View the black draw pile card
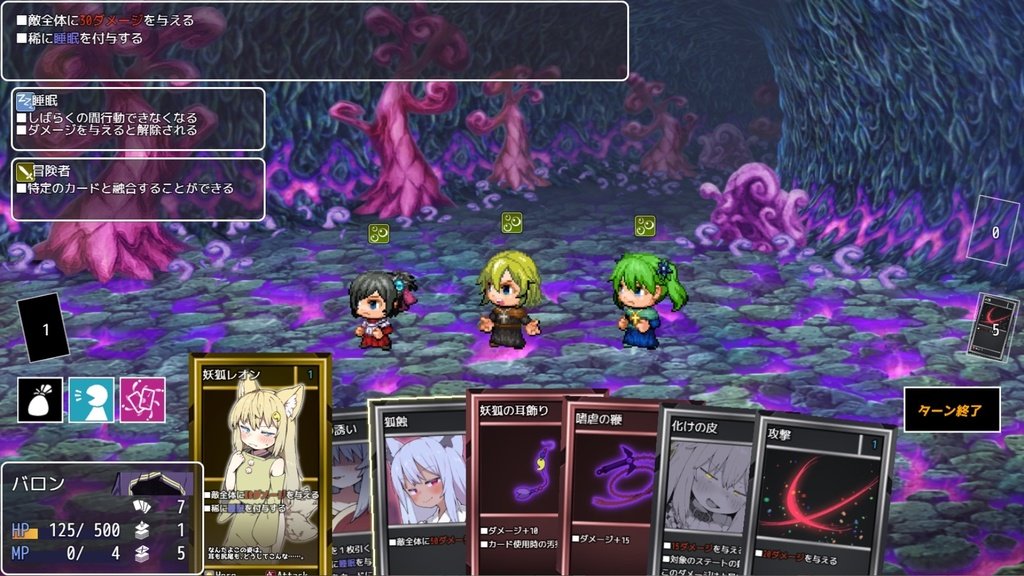The image size is (1024, 576). (x=44, y=329)
